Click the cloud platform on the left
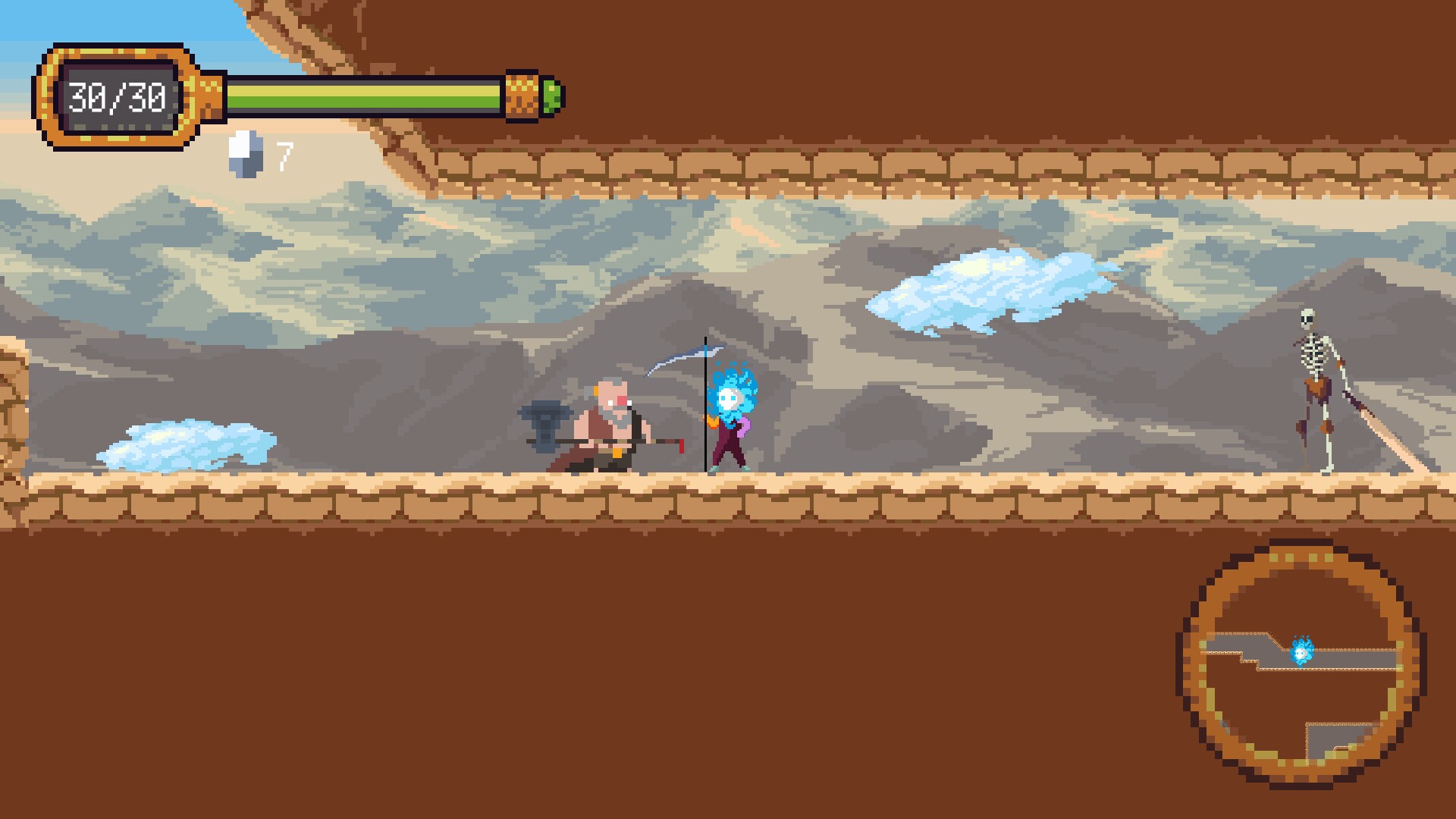 pos(186,444)
